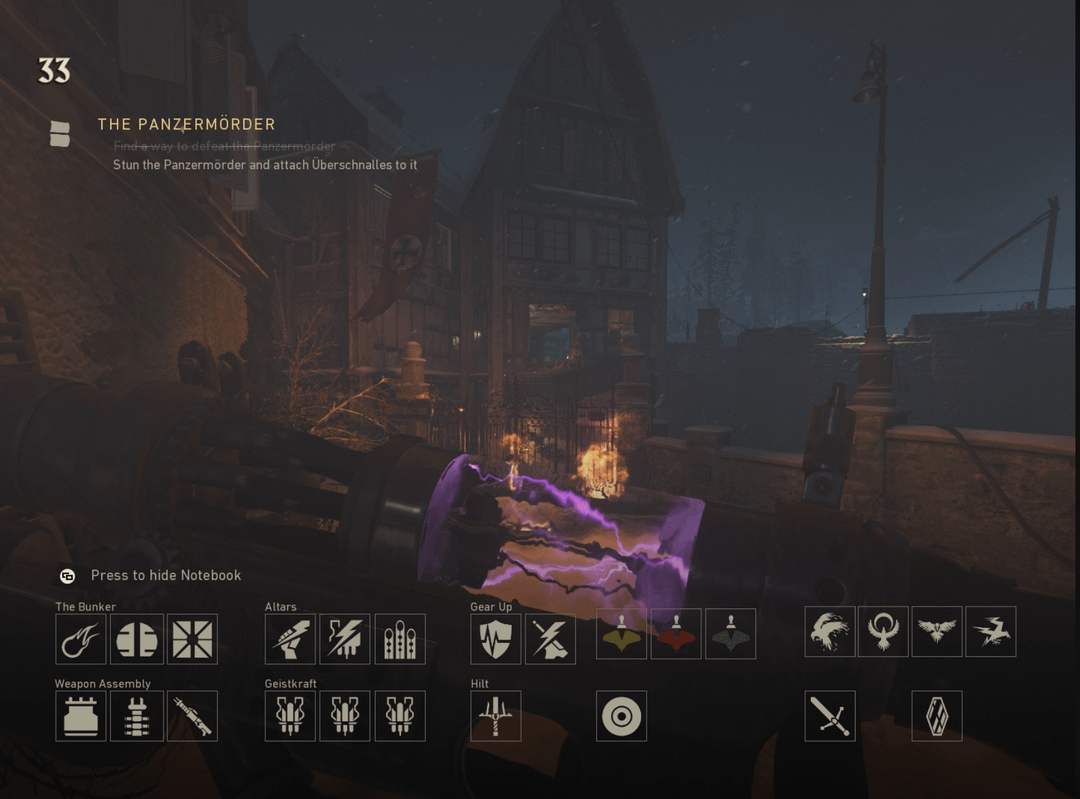Choose the red winged dagger icon

[x=676, y=634]
